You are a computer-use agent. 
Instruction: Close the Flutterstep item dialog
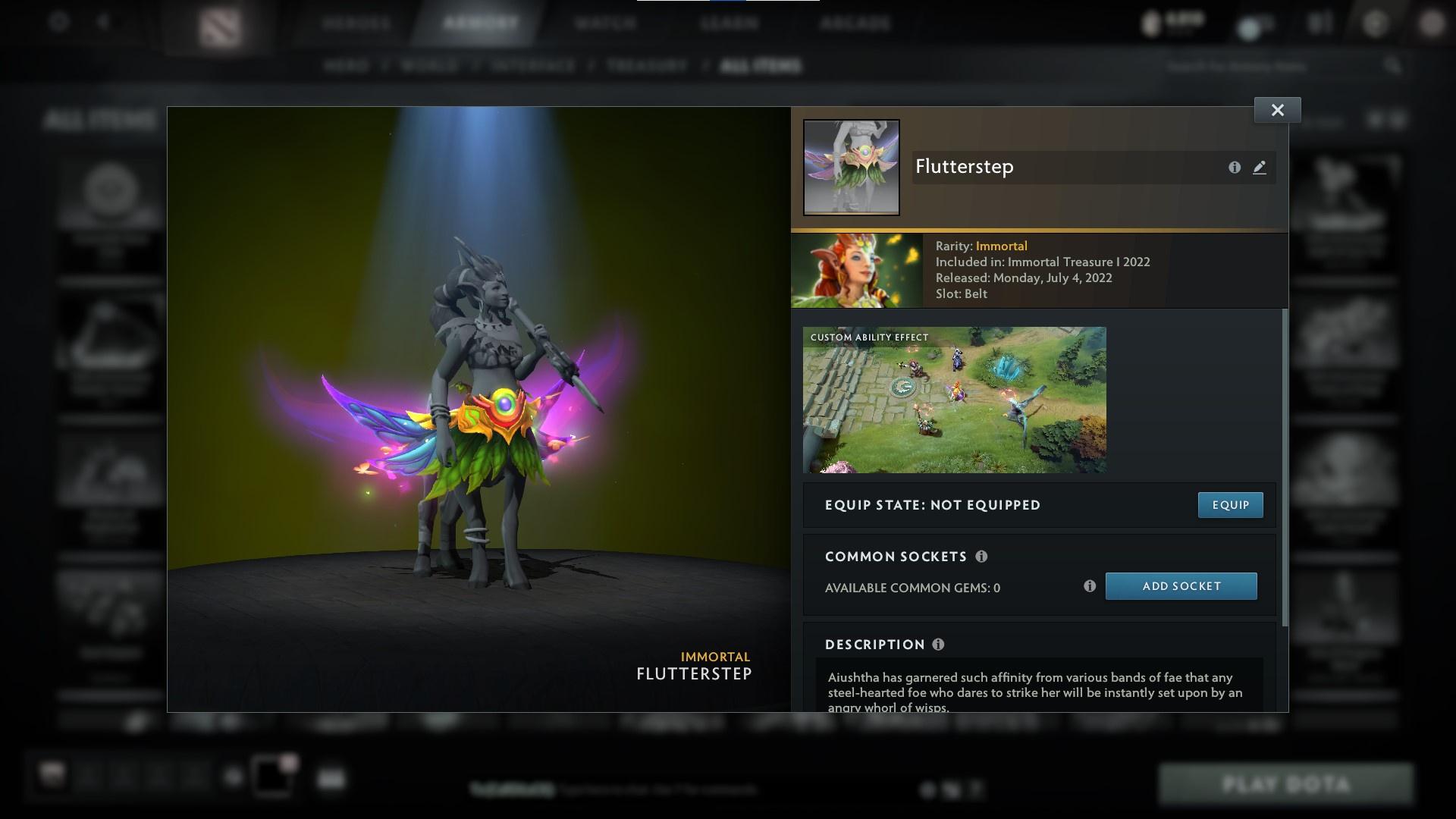pos(1277,109)
